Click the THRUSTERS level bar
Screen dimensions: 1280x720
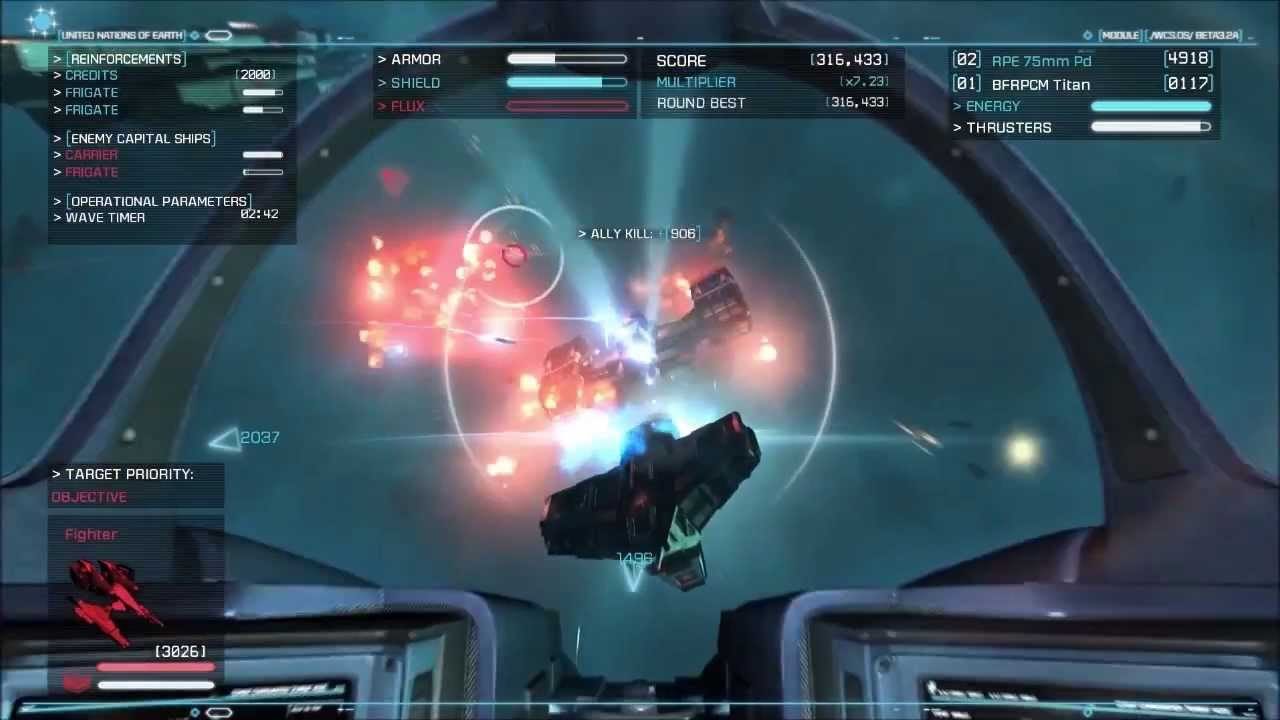point(1150,127)
